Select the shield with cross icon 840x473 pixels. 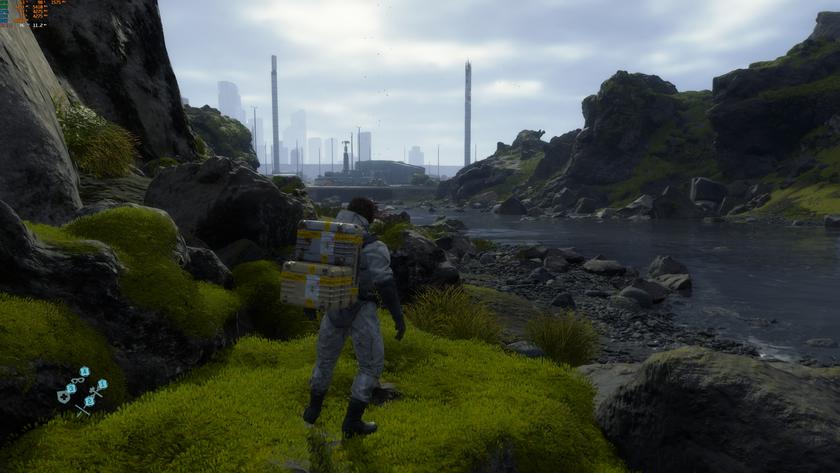(64, 396)
